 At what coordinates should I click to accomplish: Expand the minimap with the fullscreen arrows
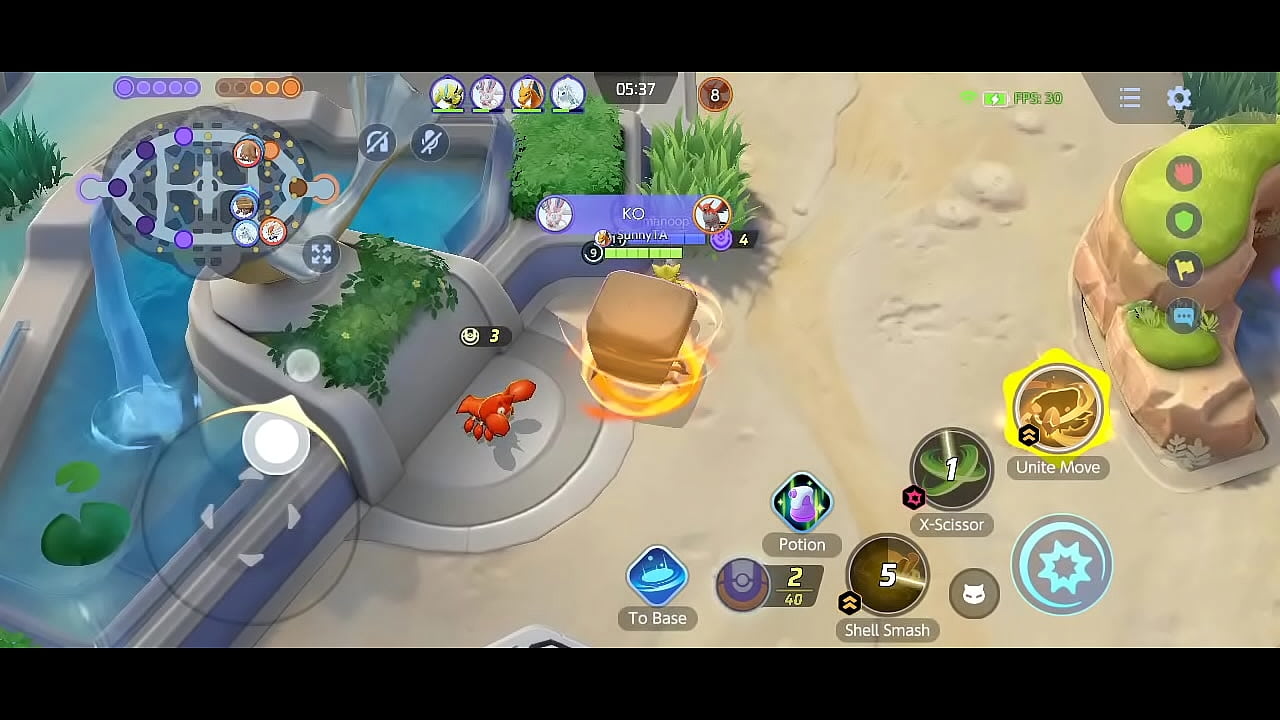pyautogui.click(x=321, y=254)
